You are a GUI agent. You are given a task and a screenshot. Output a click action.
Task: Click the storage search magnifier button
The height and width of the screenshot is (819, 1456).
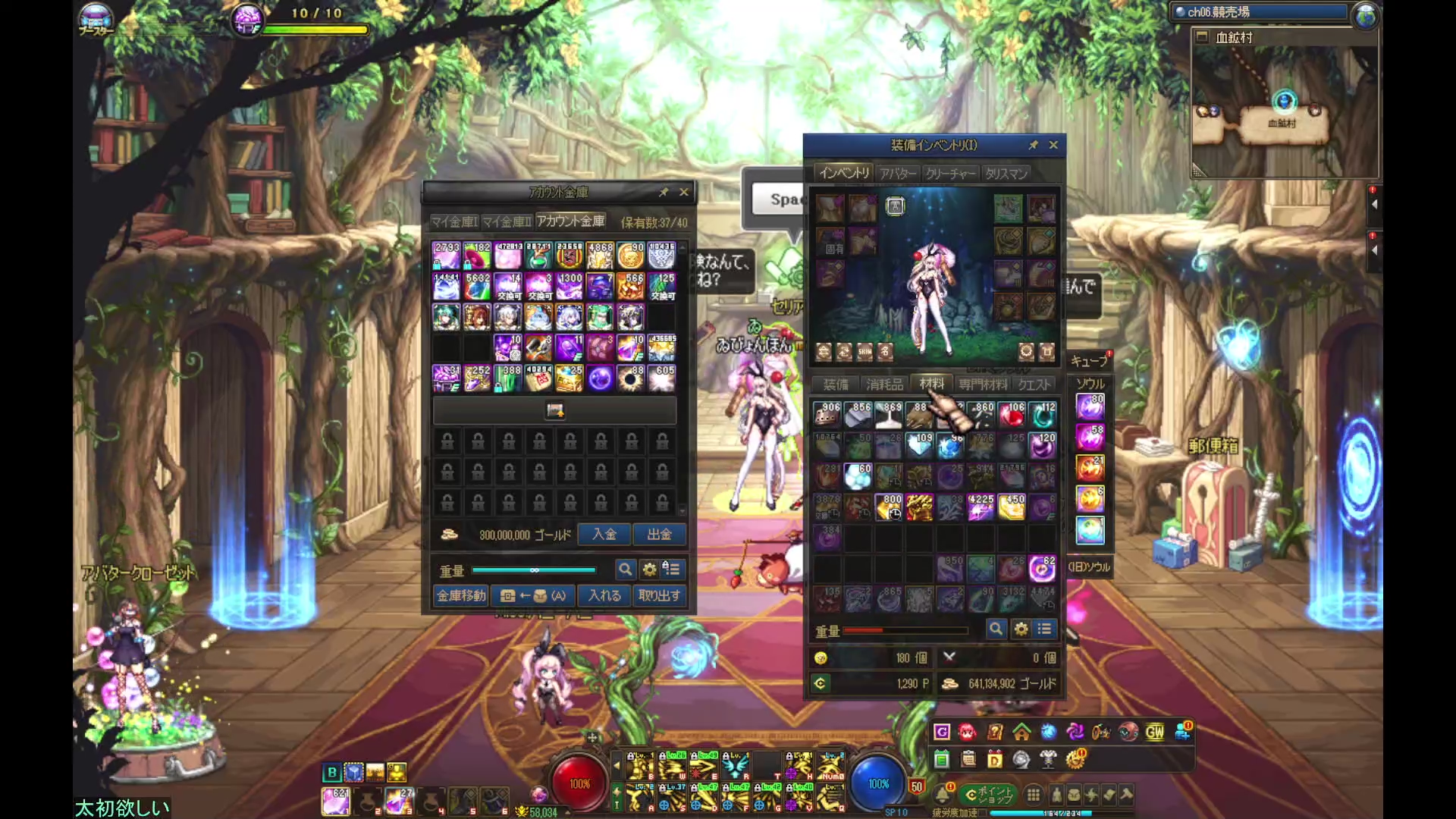click(625, 569)
